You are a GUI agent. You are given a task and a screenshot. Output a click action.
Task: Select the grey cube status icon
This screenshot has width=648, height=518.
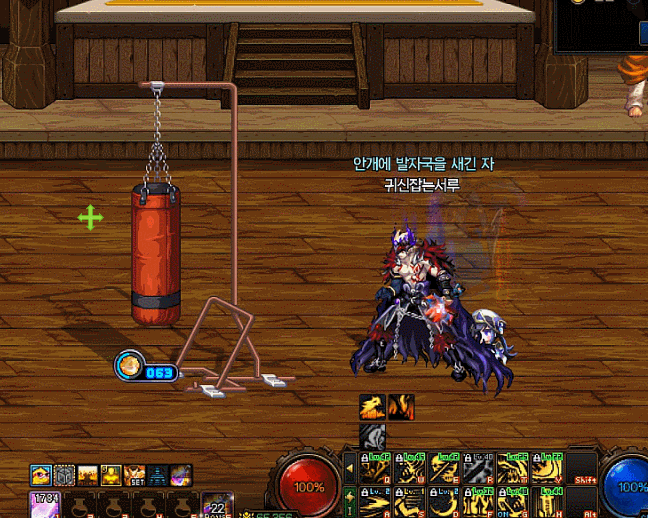[64, 473]
